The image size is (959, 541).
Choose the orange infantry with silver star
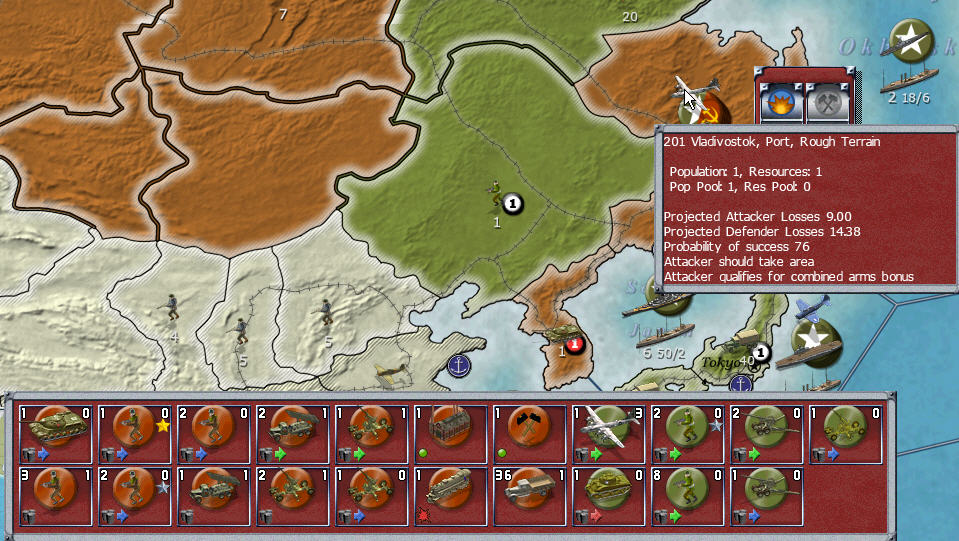134,495
